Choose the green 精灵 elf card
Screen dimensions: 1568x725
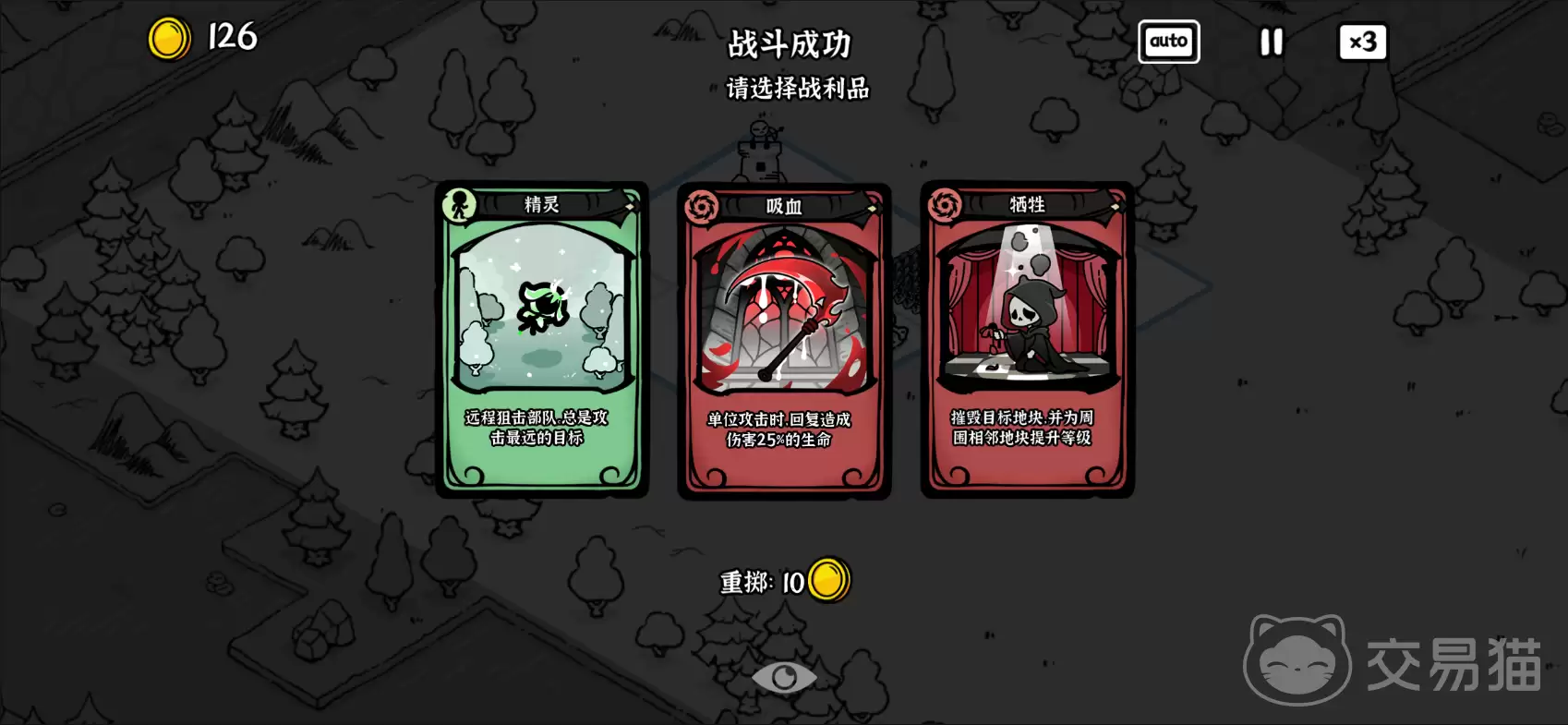(542, 339)
